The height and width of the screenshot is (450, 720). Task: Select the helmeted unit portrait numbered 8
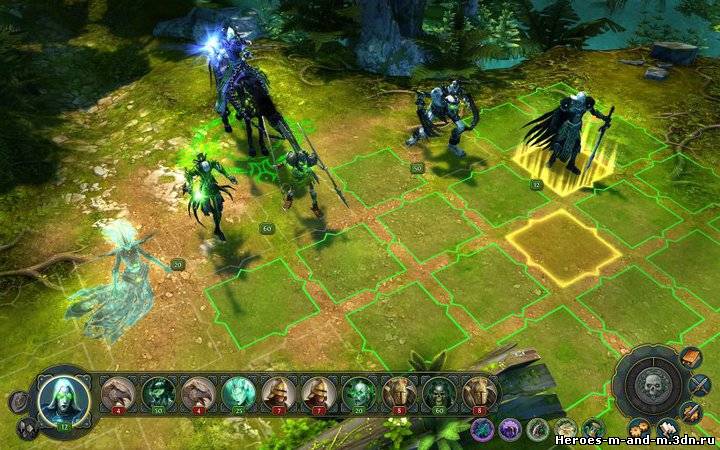coord(479,394)
